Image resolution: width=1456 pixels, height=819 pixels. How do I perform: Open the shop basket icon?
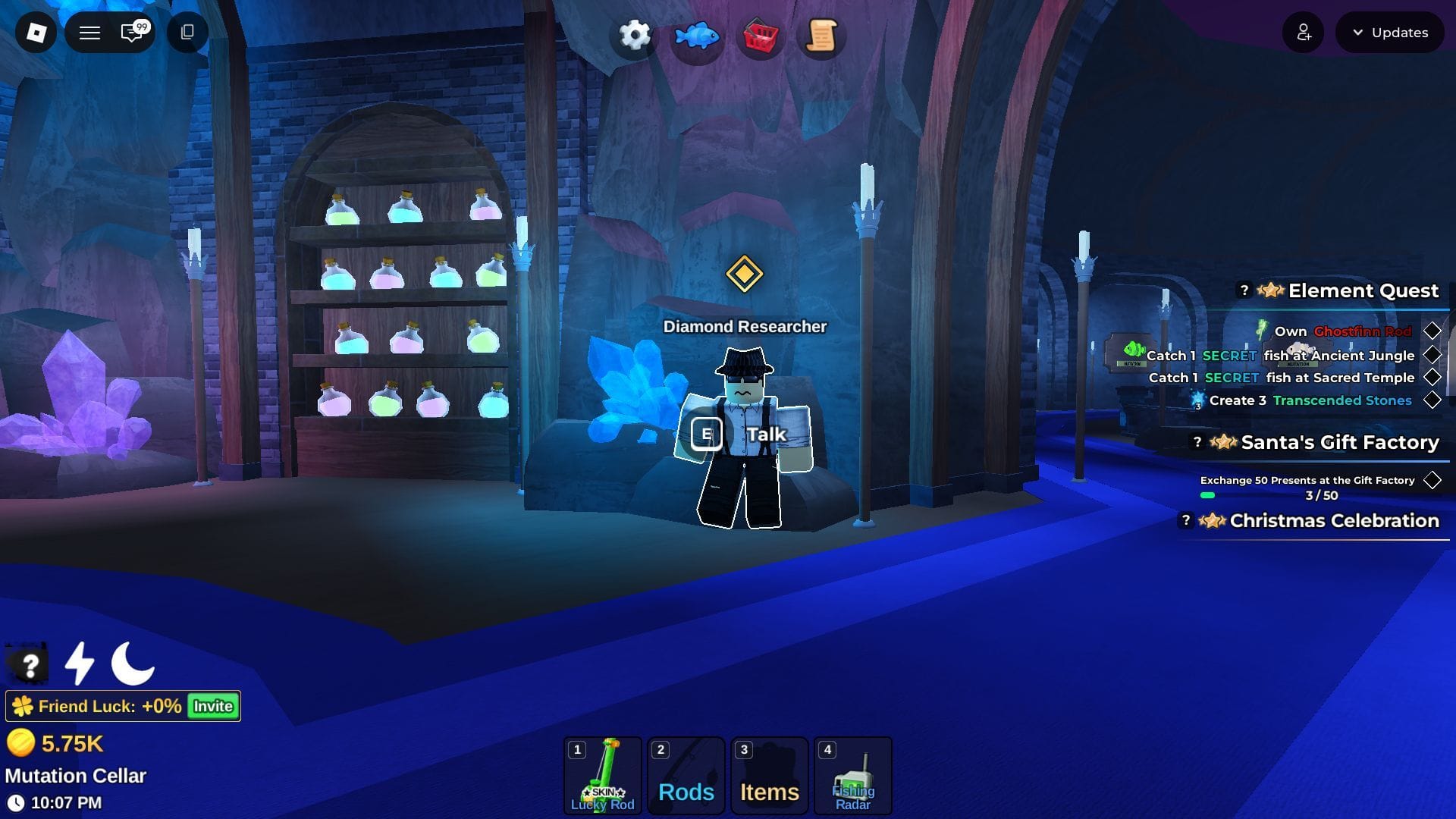pyautogui.click(x=762, y=35)
